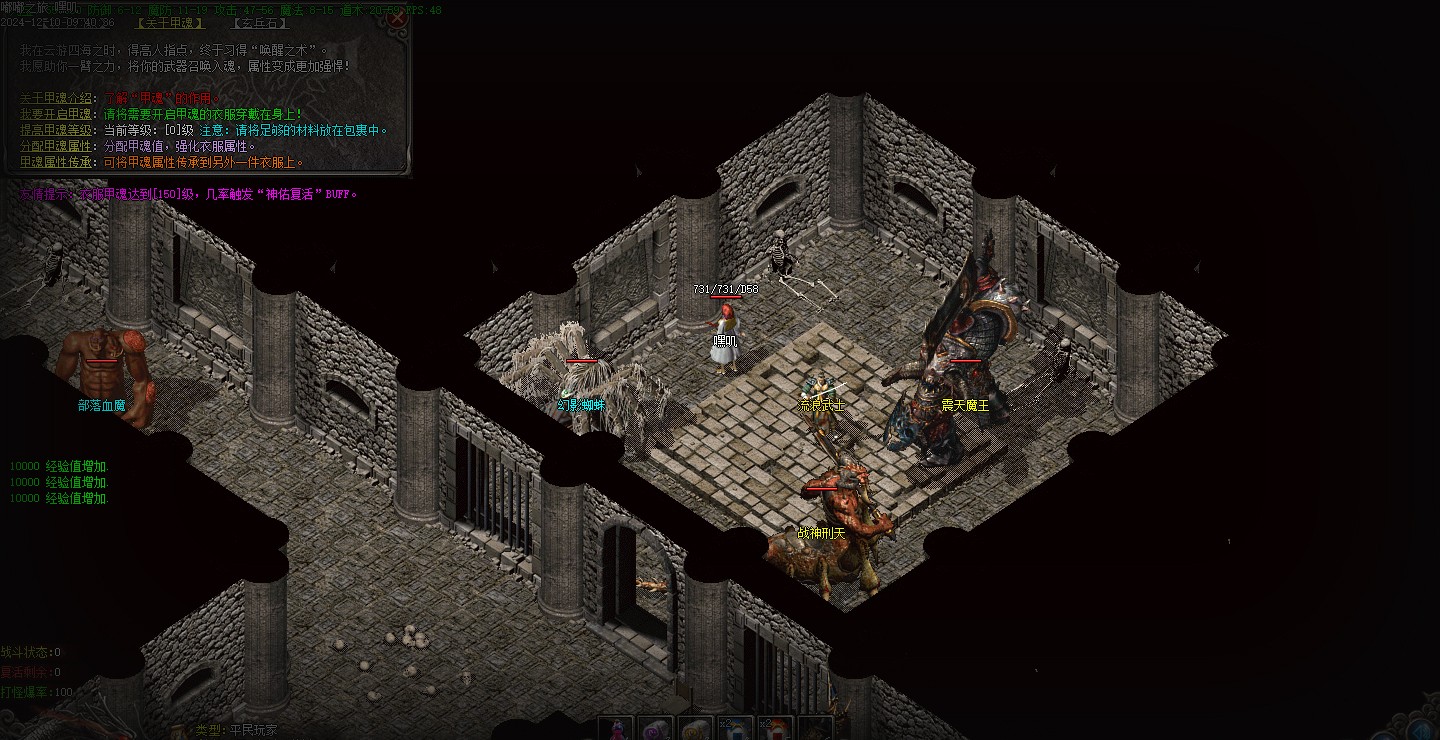
Task: Close the armor soul dialog
Action: pyautogui.click(x=397, y=17)
